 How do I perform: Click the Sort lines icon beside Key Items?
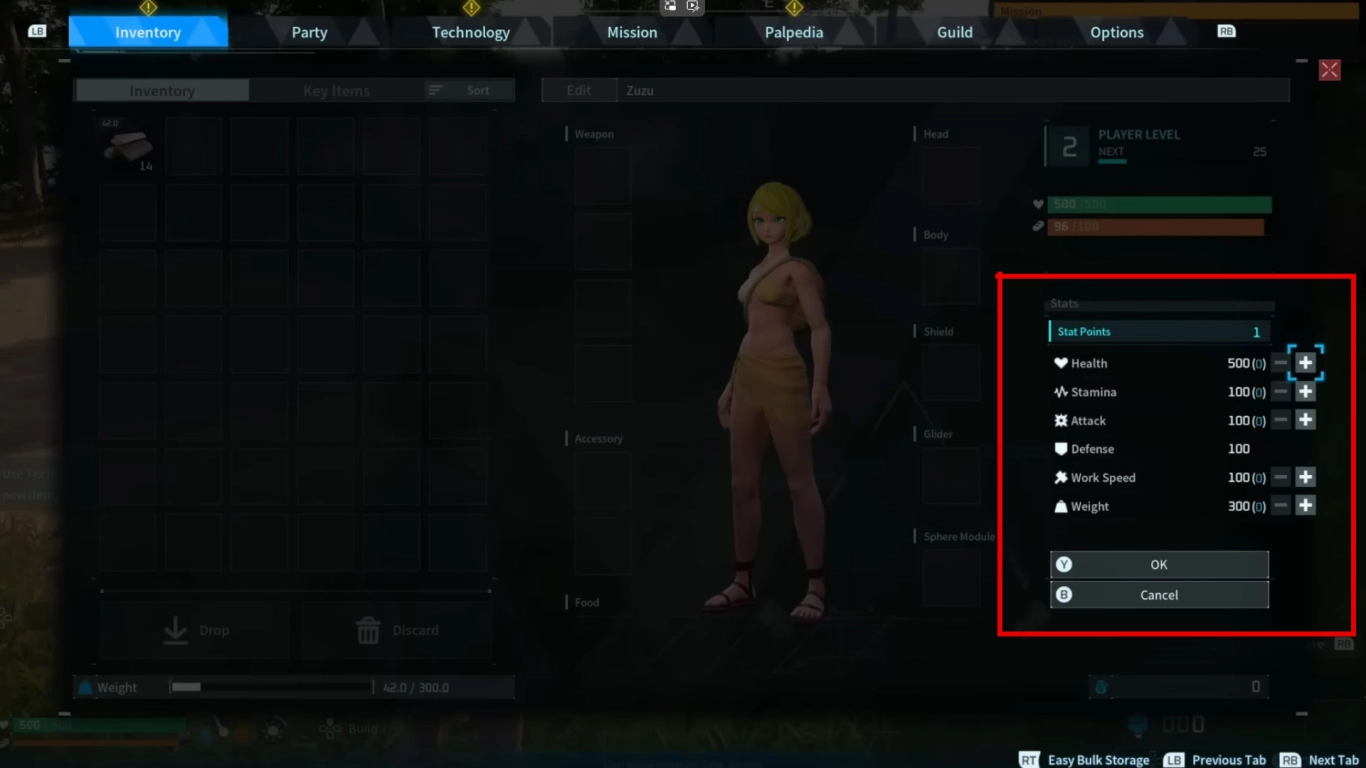point(437,89)
